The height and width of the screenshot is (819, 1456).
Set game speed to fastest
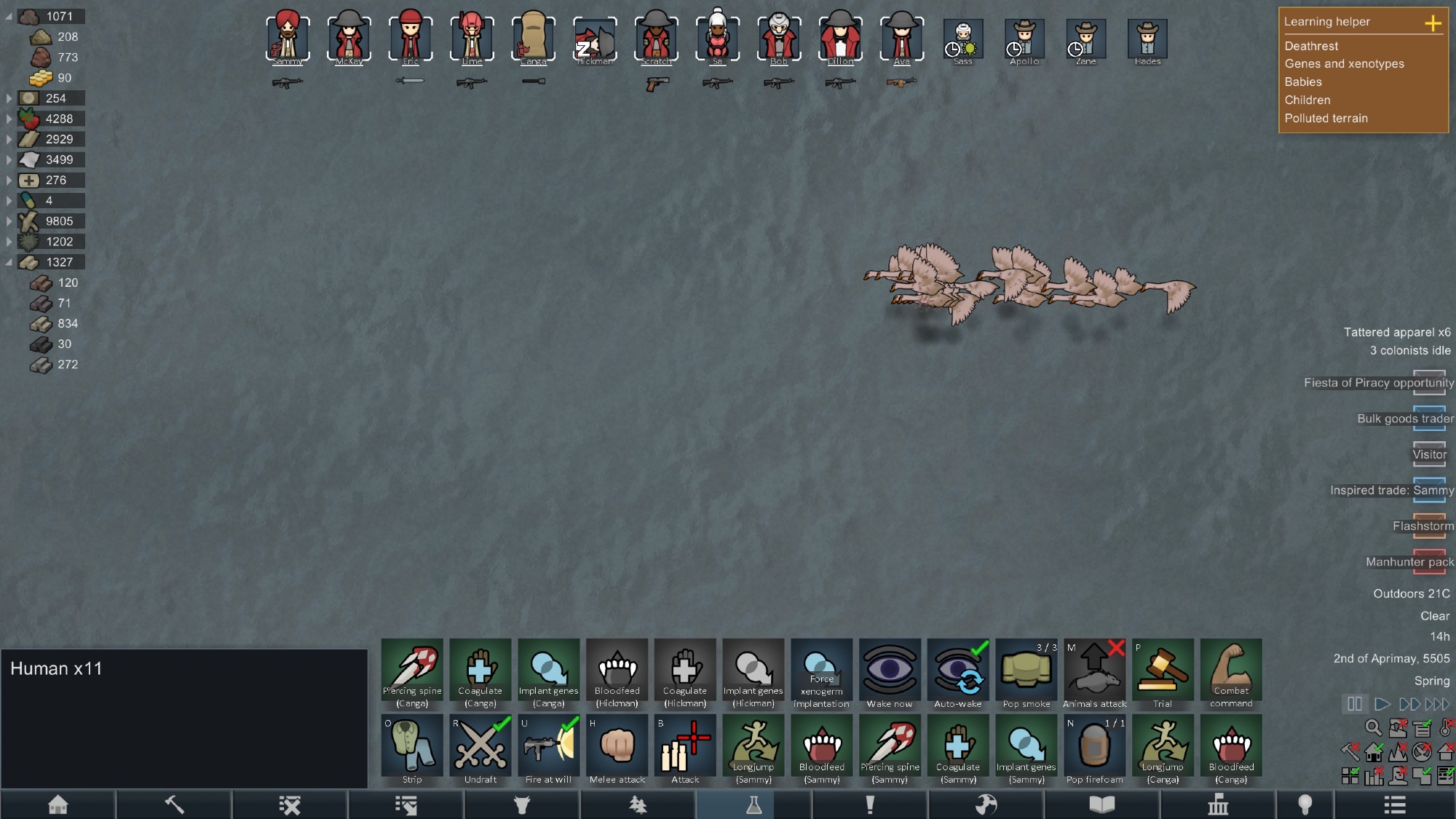[x=1438, y=704]
